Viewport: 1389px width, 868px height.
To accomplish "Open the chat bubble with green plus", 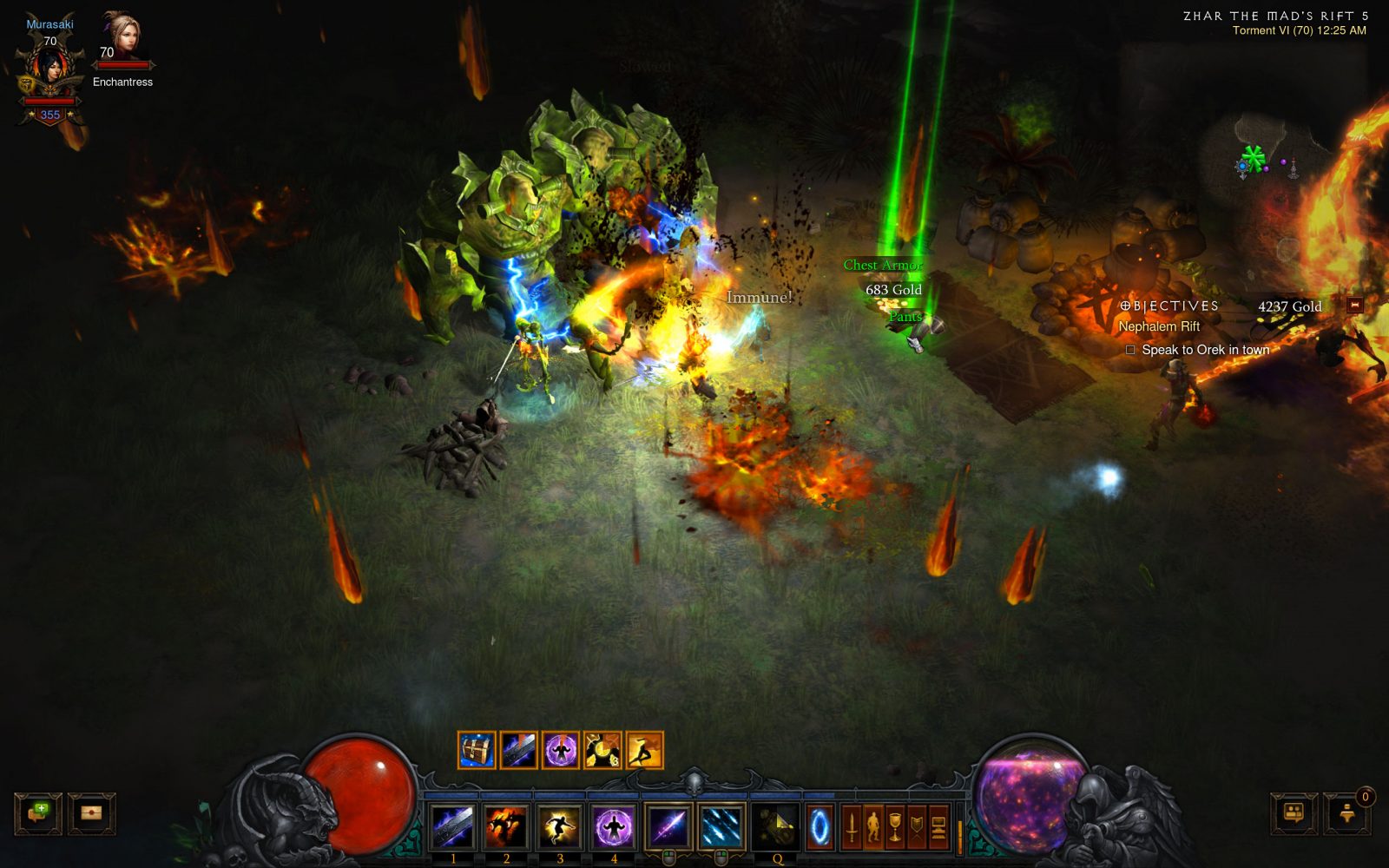I will click(38, 813).
